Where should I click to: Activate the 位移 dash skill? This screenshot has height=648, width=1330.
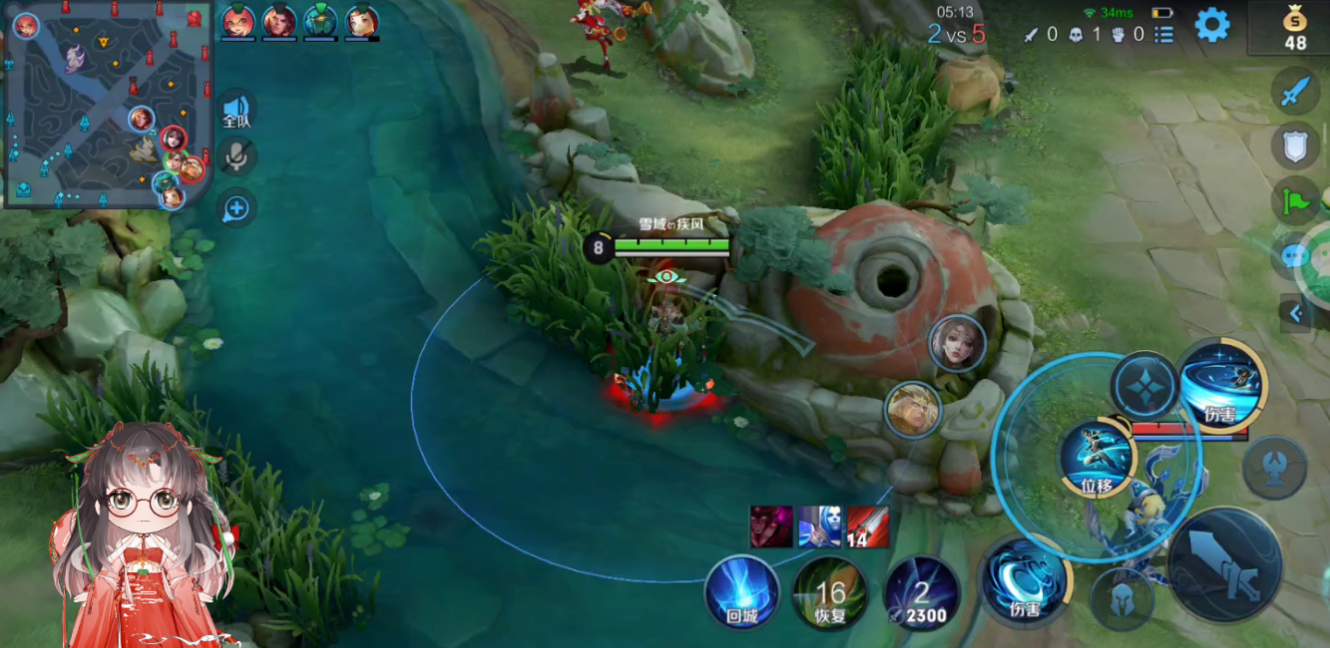(1097, 459)
